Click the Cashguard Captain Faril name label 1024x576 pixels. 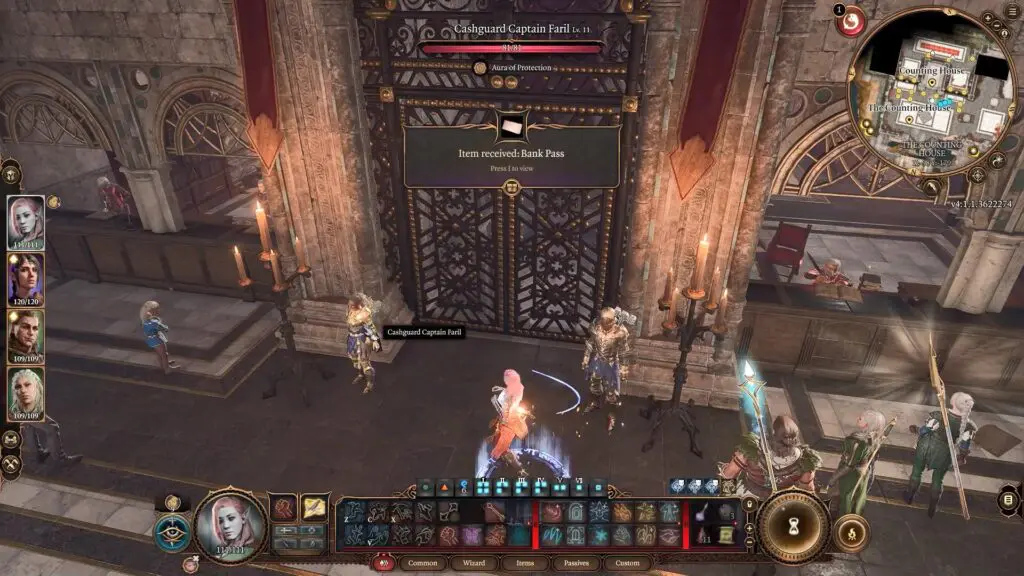pyautogui.click(x=424, y=332)
